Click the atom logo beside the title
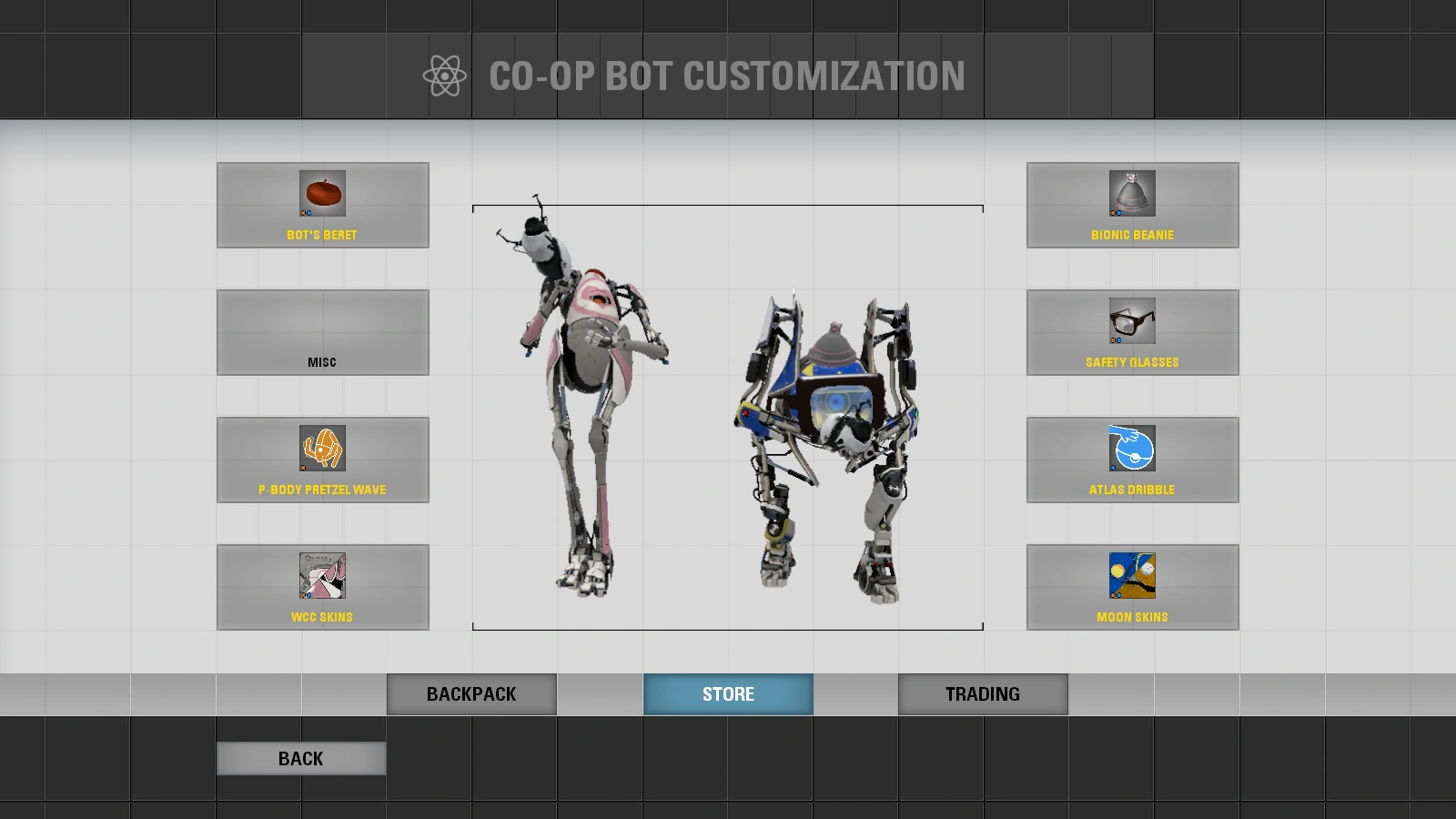This screenshot has height=819, width=1456. (444, 76)
